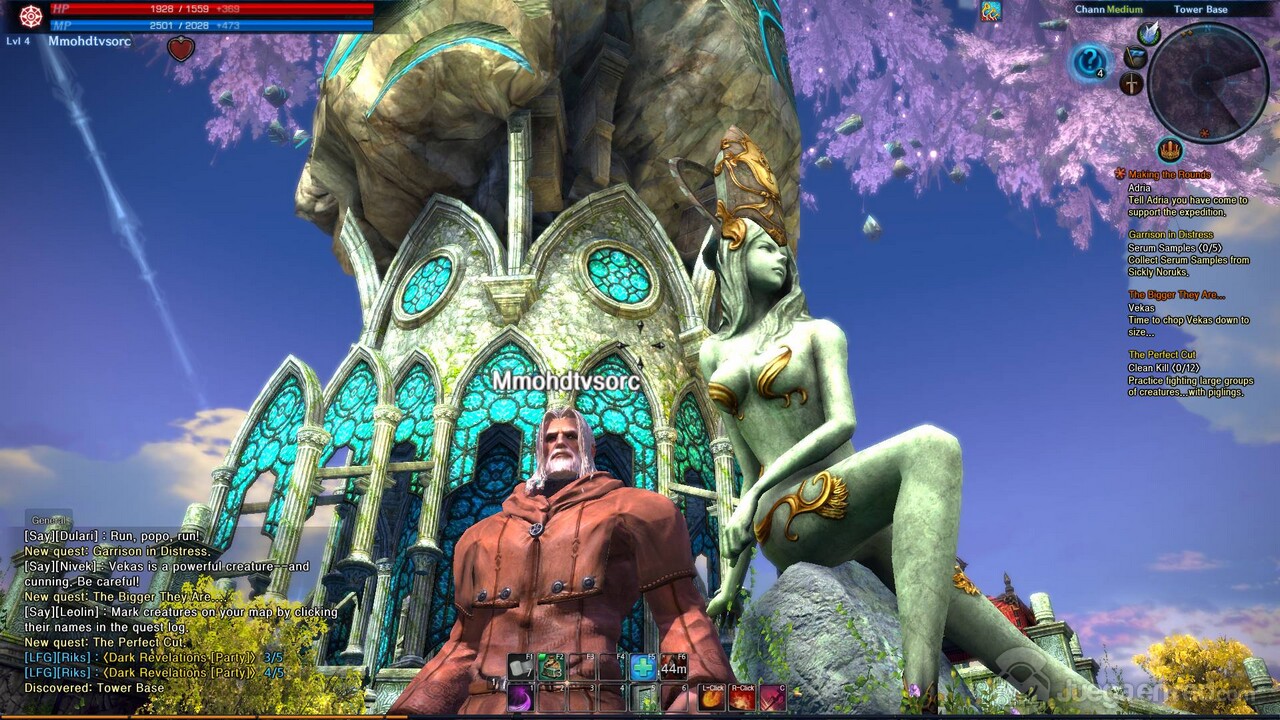1280x720 pixels.
Task: Click the golden crown icon below minimap
Action: pos(1170,150)
